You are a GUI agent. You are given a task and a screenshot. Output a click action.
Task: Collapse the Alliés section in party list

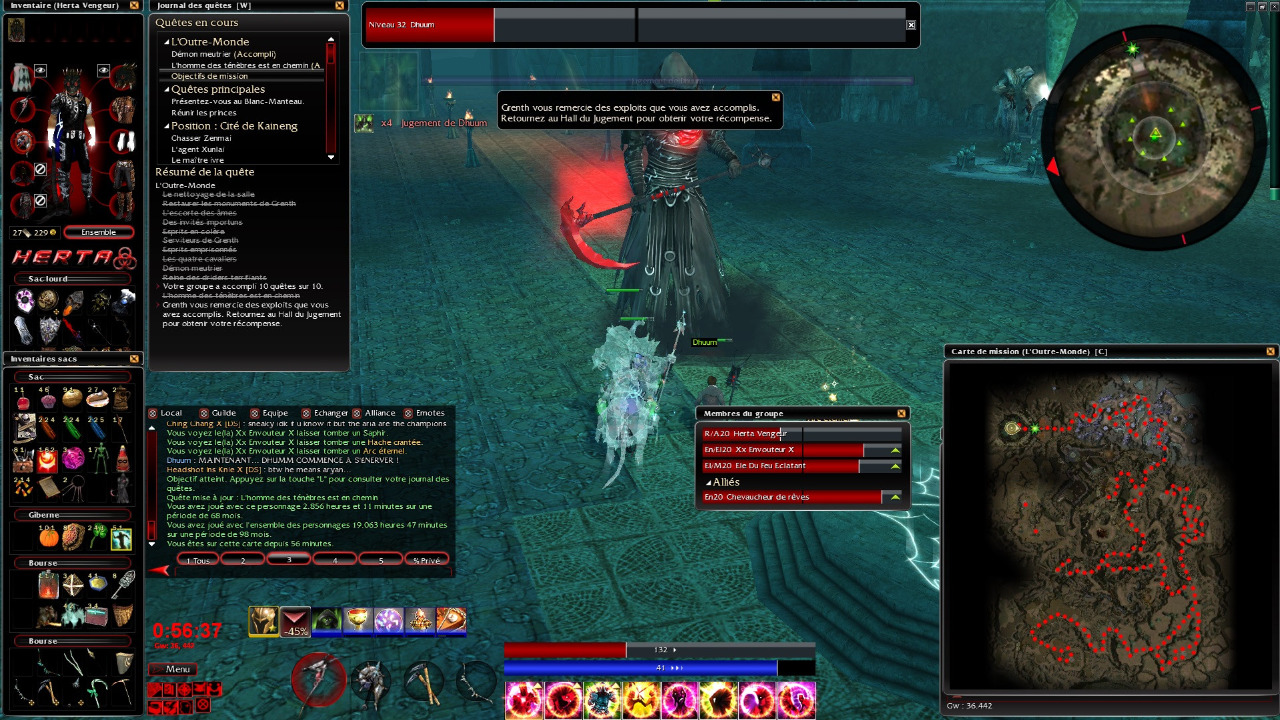tap(709, 482)
